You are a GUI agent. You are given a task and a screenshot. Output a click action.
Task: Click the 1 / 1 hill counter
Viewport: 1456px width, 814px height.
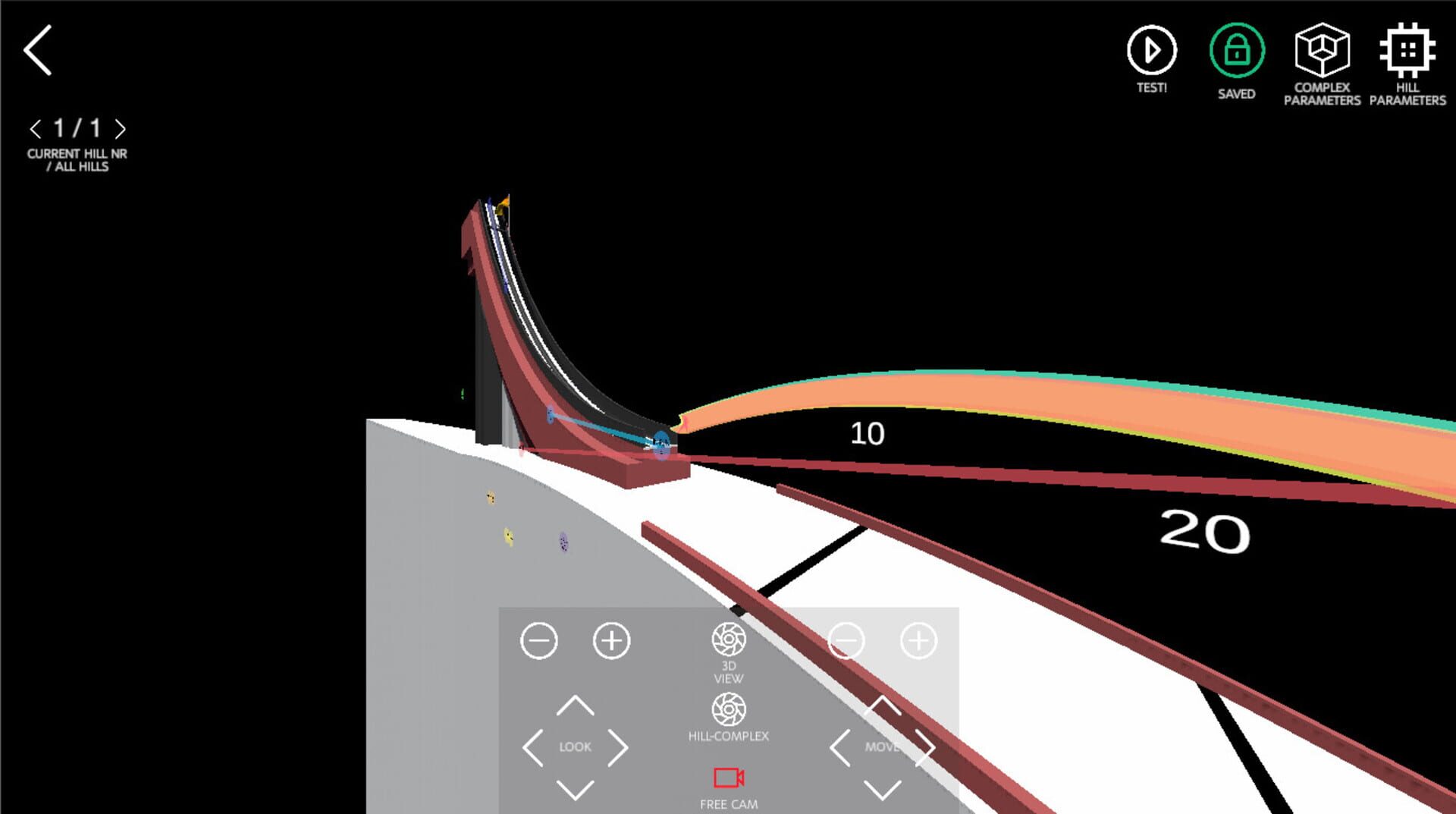[76, 129]
